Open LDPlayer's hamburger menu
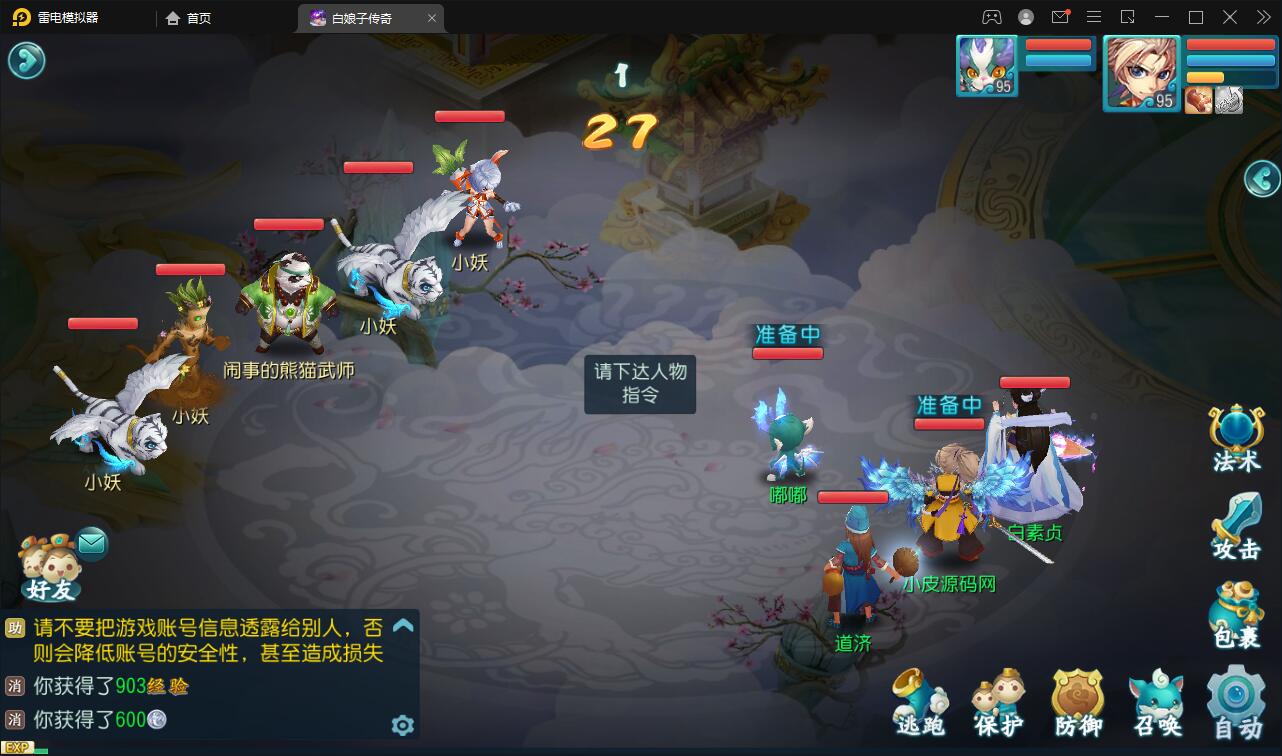1282x756 pixels. coord(1094,17)
